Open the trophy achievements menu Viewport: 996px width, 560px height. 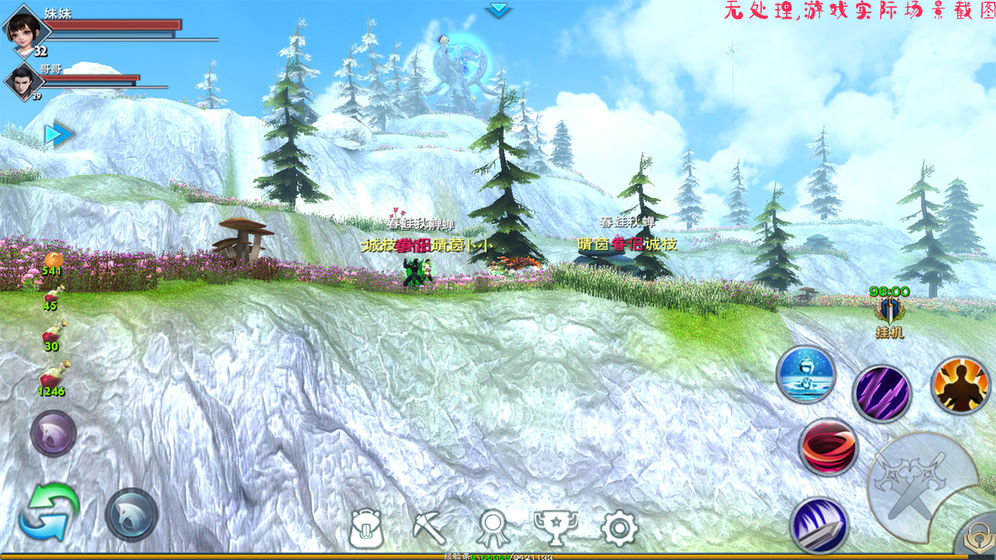coord(554,527)
